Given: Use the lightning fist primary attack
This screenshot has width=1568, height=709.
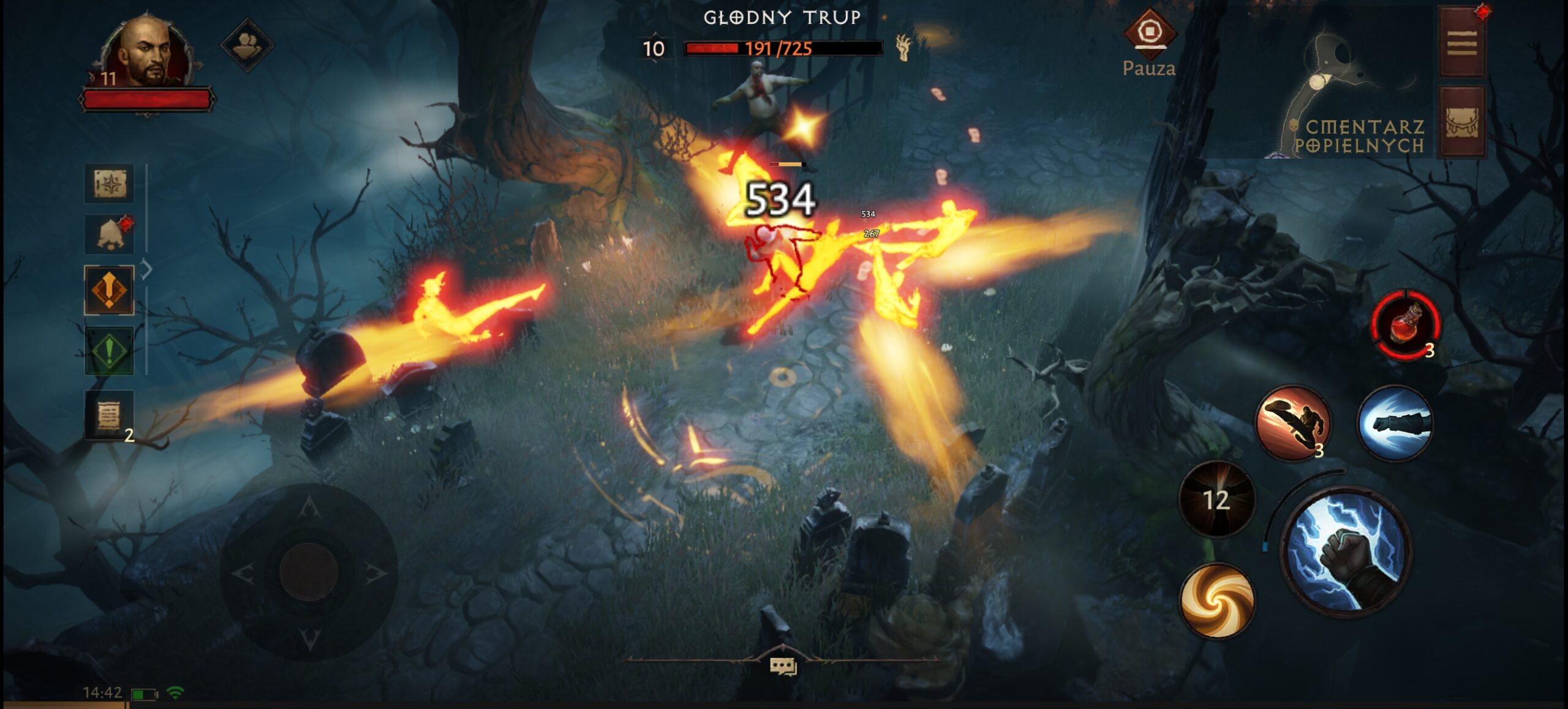Looking at the screenshot, I should click(1346, 553).
